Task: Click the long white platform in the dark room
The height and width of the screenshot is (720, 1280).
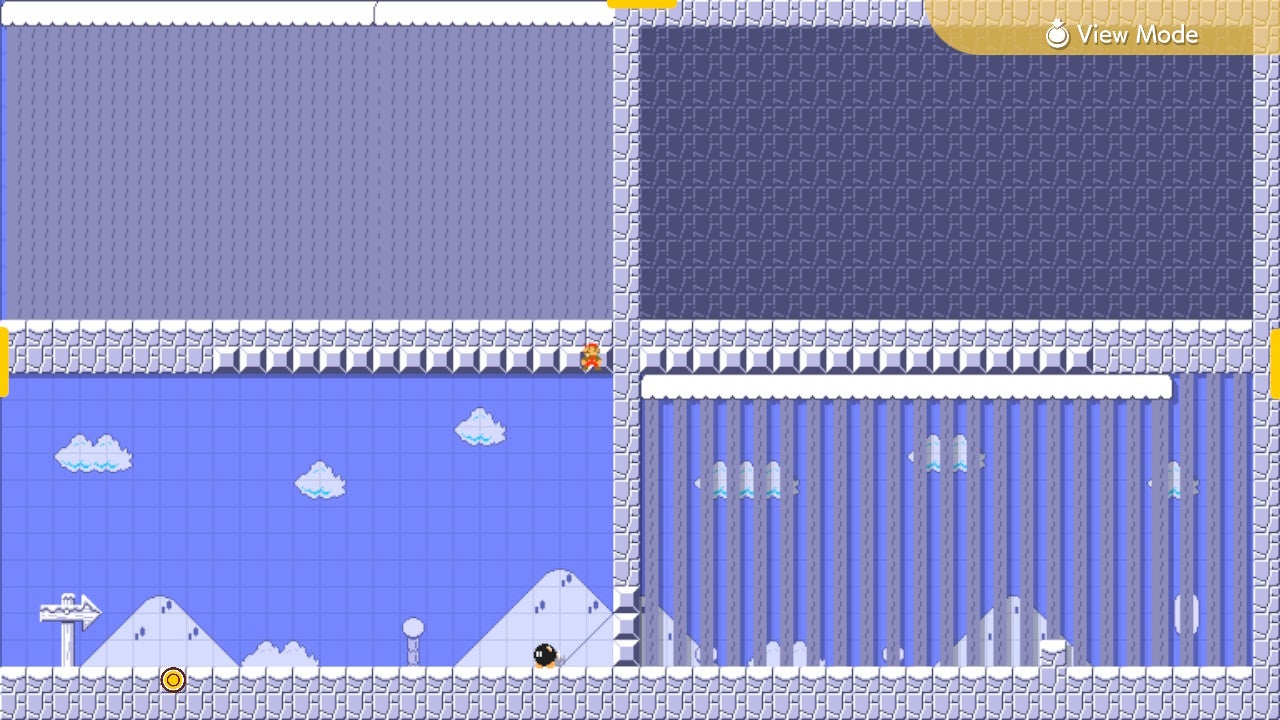Action: [910, 383]
